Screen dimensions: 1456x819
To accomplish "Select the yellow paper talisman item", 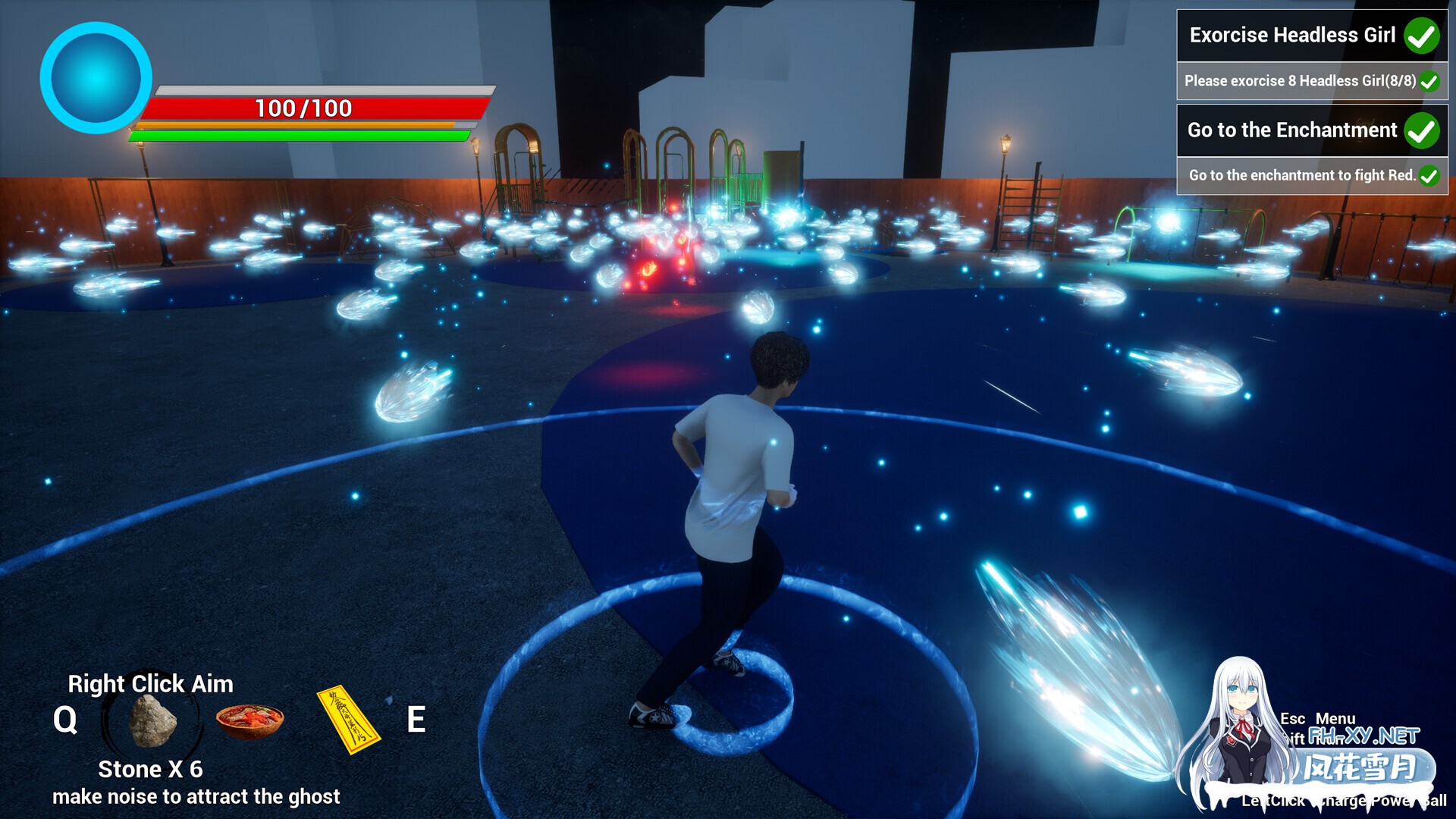I will [x=348, y=720].
